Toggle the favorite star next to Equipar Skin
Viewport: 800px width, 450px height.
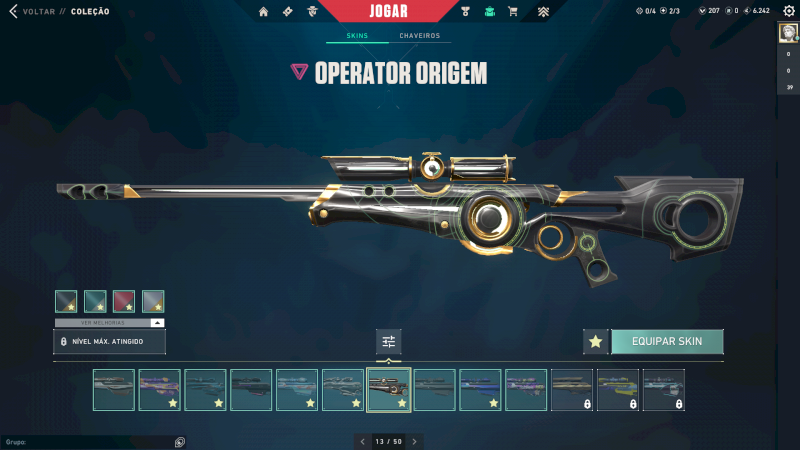pos(595,341)
